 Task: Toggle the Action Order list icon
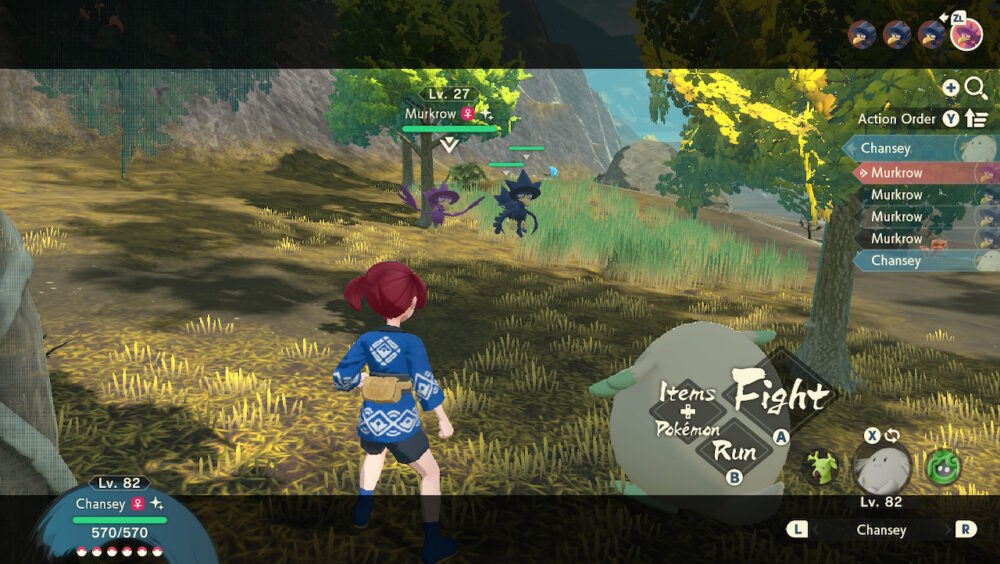click(977, 119)
